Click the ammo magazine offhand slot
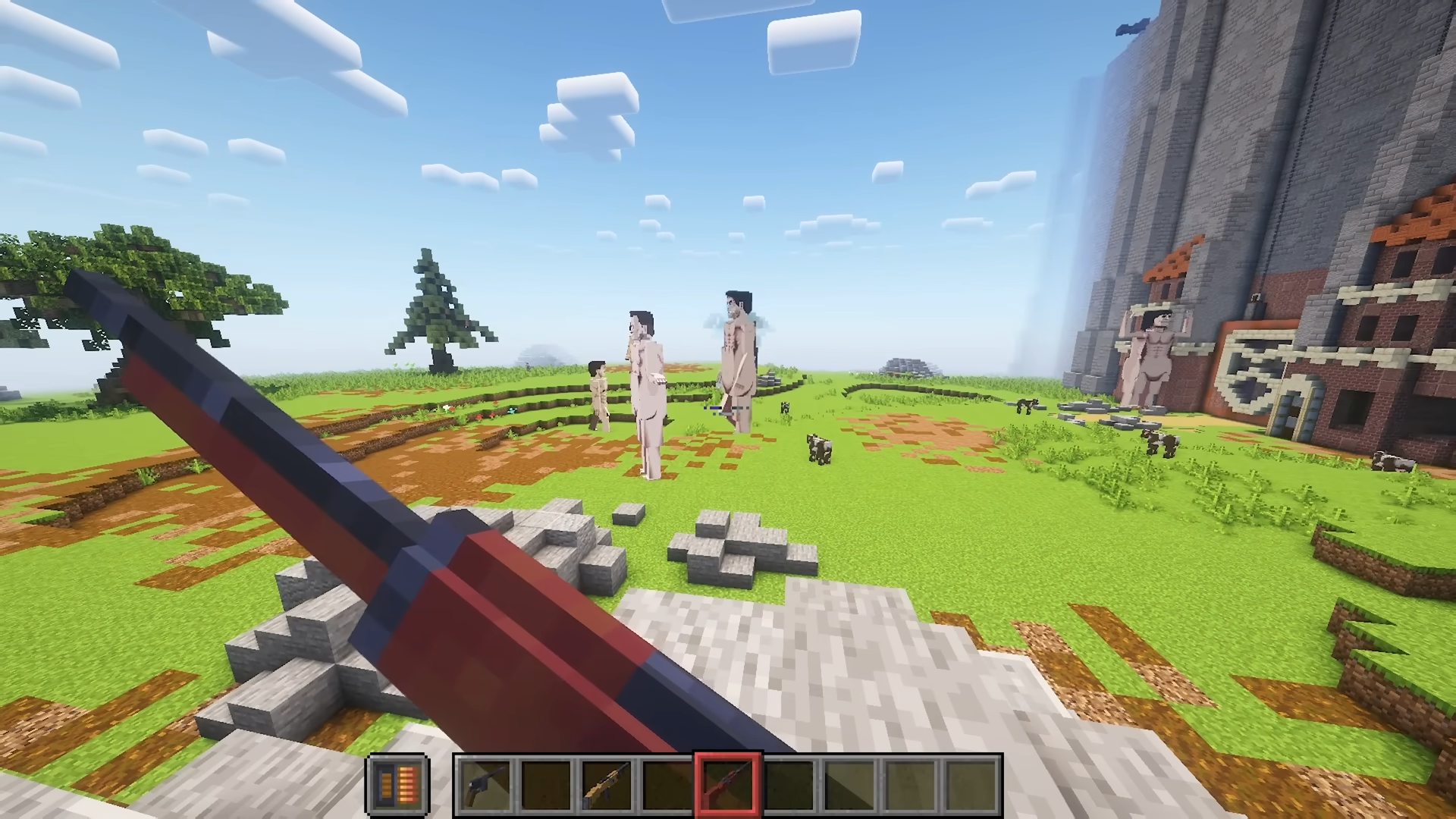 click(397, 783)
